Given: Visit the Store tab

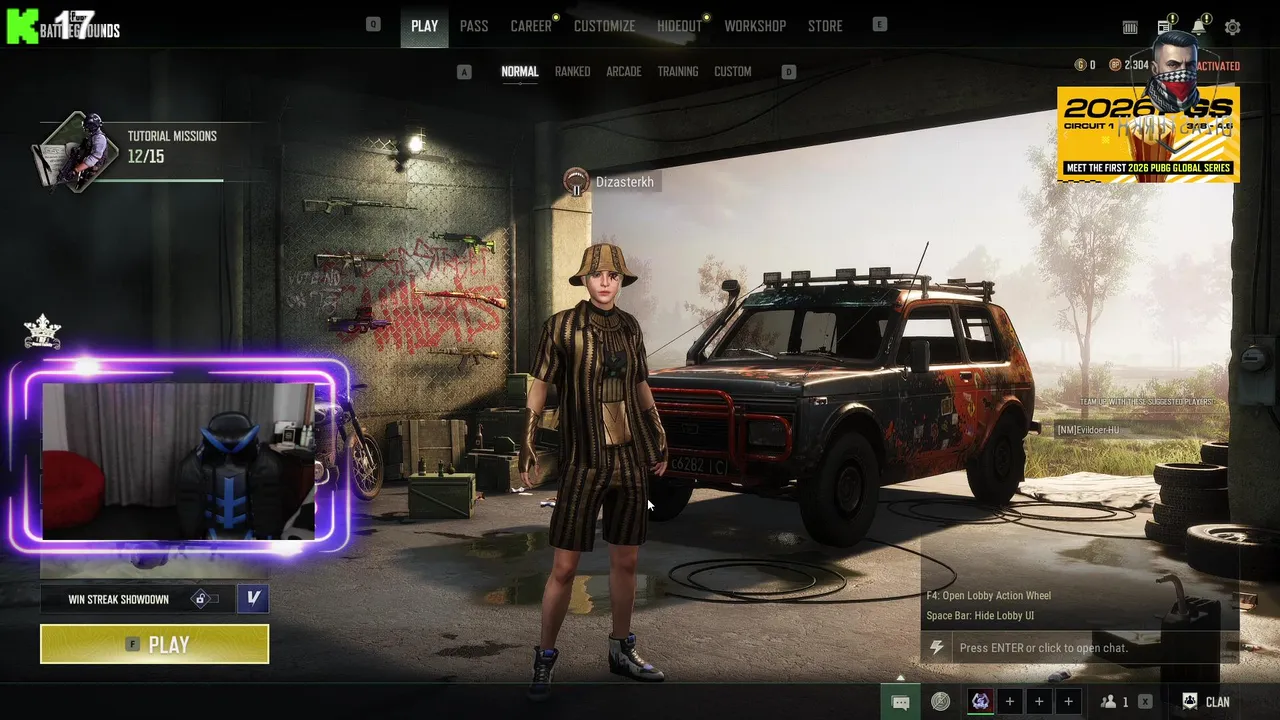Looking at the screenshot, I should pyautogui.click(x=825, y=26).
